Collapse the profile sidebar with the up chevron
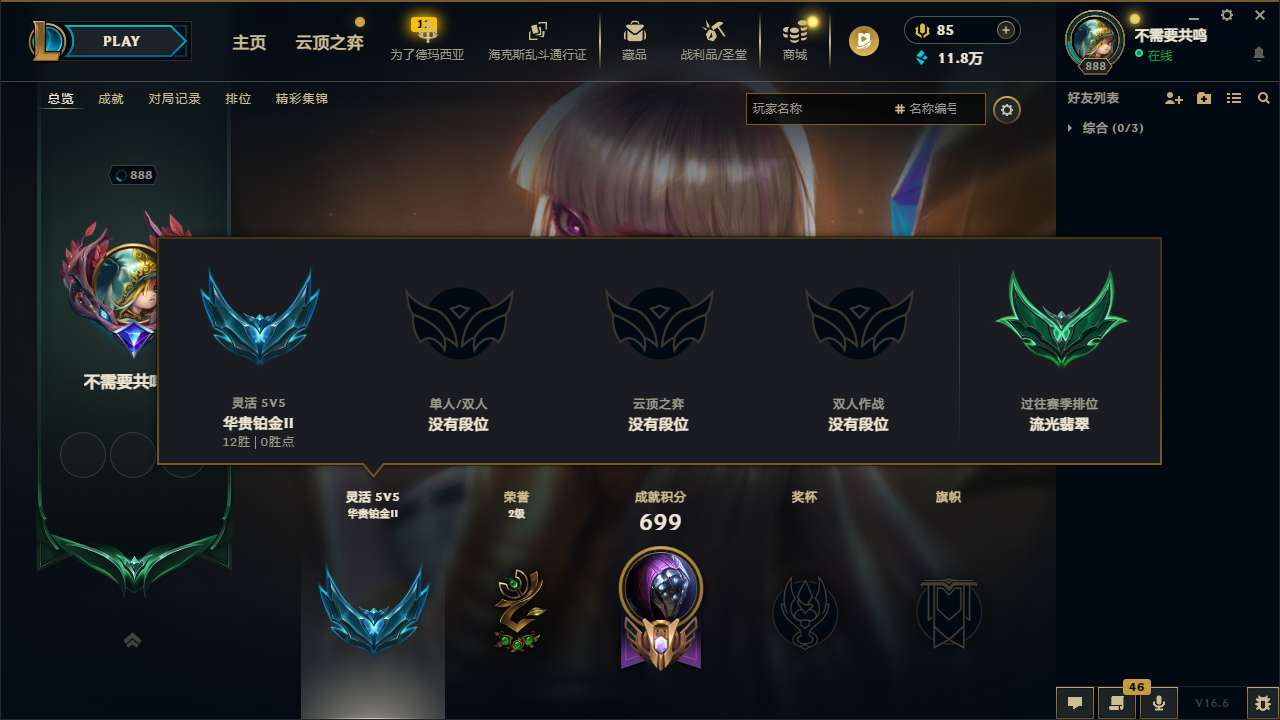Image resolution: width=1280 pixels, height=720 pixels. click(133, 640)
